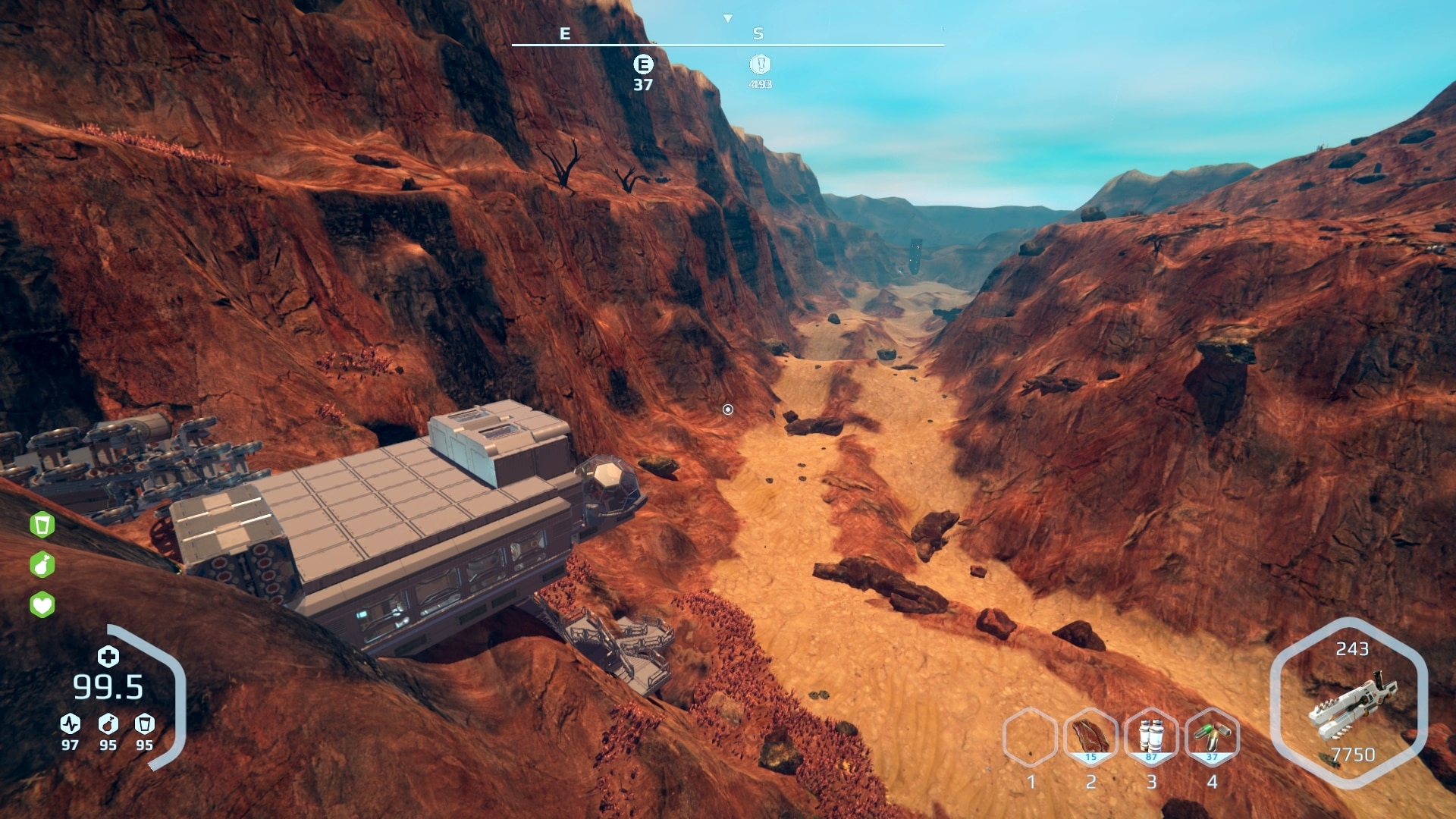Select the raw meat hotbar slot

1090,736
